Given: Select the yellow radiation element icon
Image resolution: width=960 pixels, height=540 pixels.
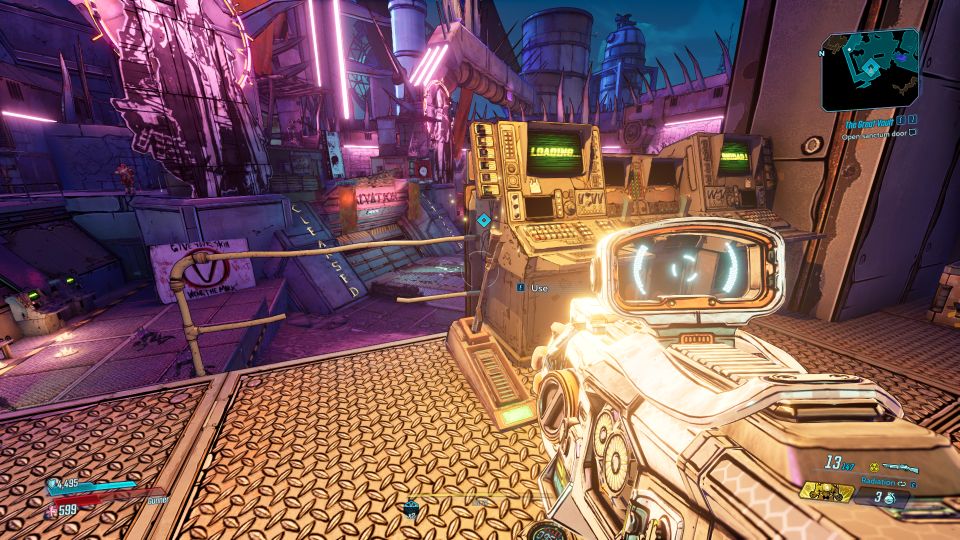Looking at the screenshot, I should (872, 467).
